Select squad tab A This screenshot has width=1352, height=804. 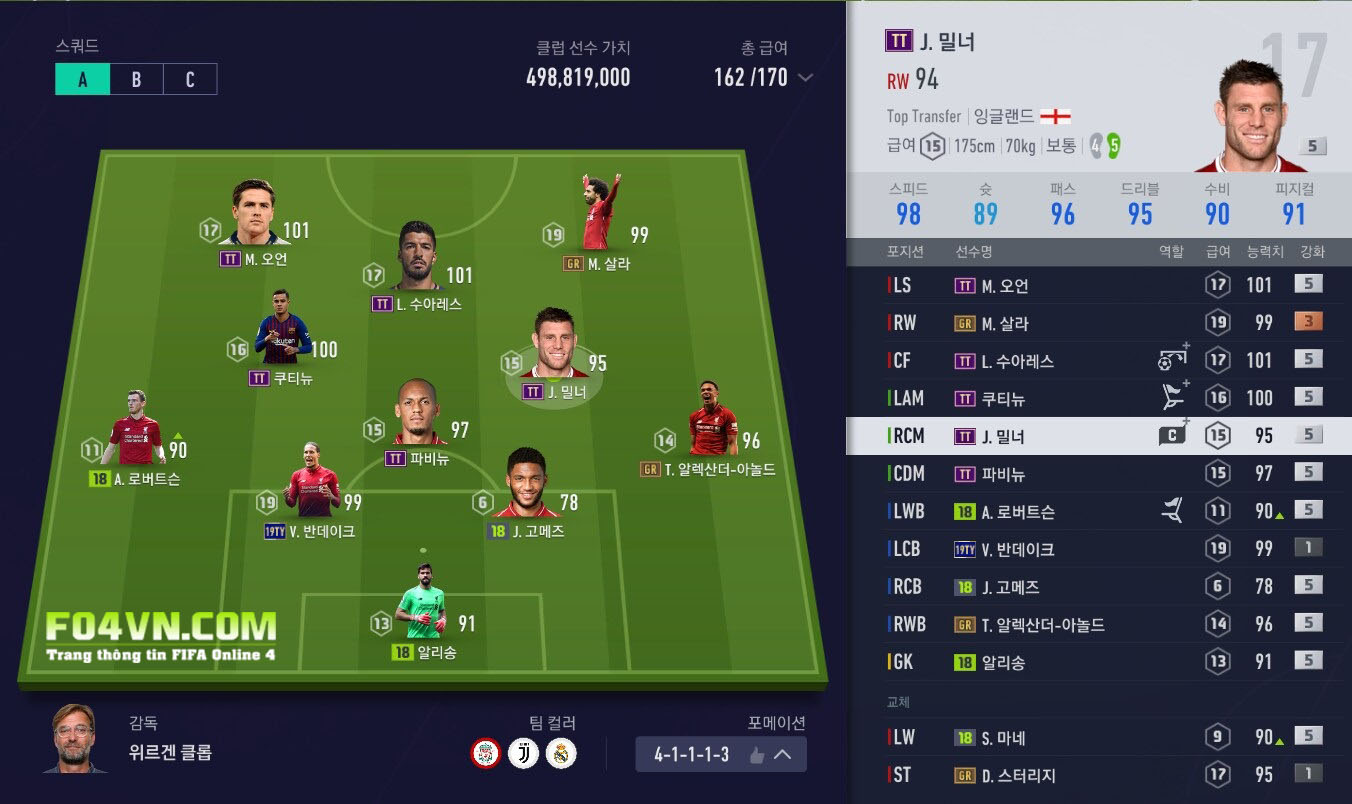pos(82,80)
